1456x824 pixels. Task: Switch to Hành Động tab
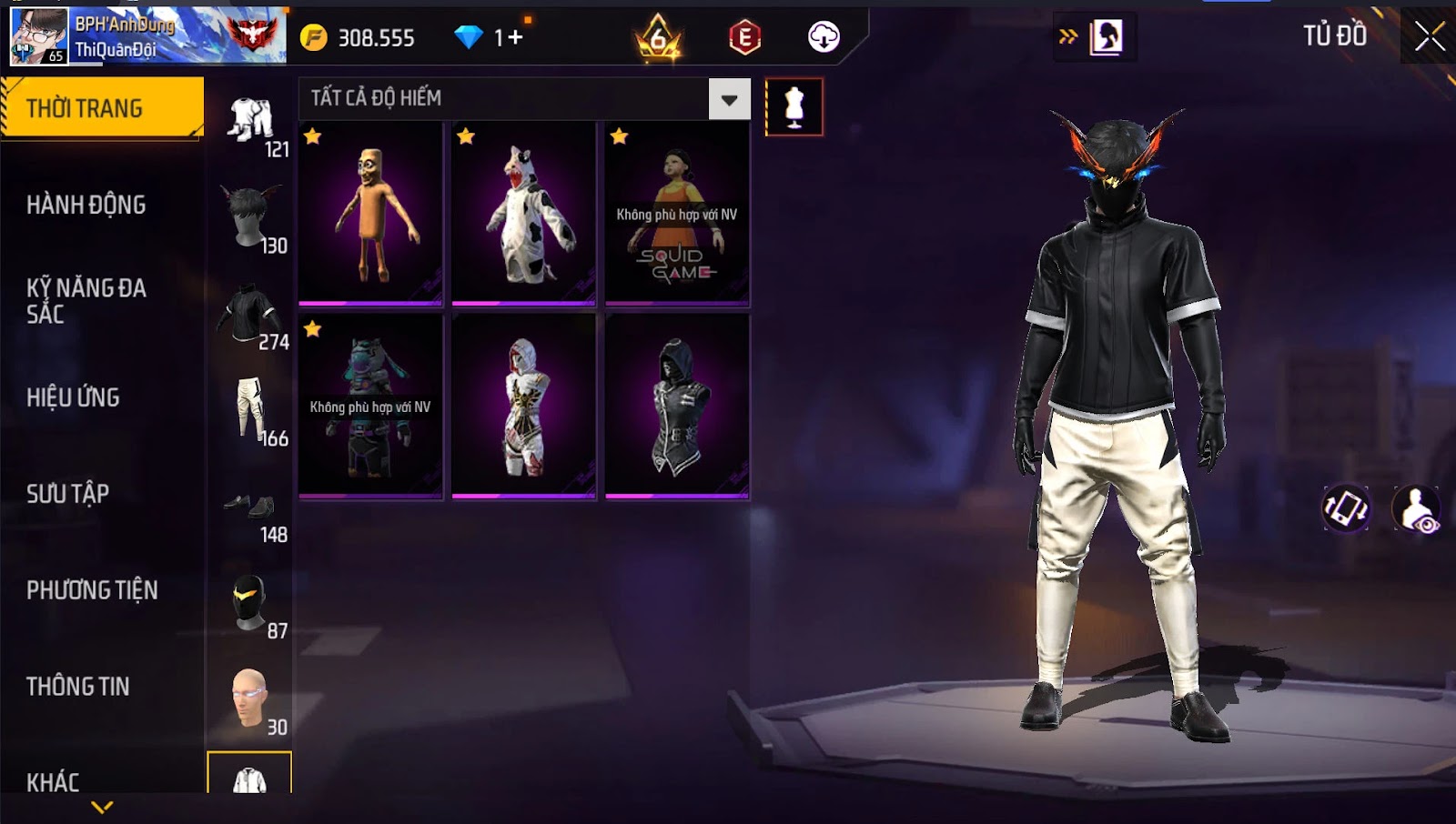[x=86, y=205]
